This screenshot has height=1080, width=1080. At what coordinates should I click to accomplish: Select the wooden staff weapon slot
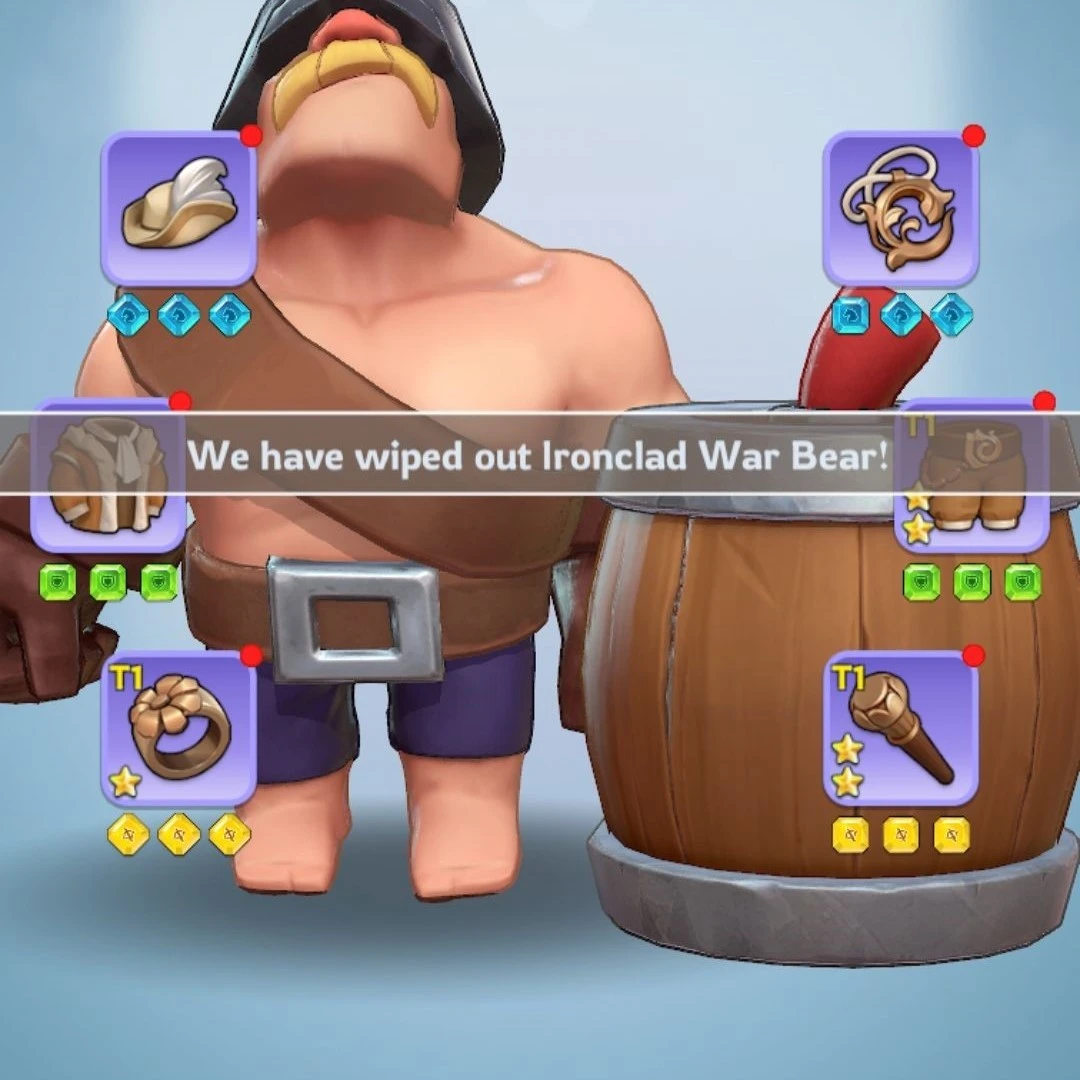point(900,728)
